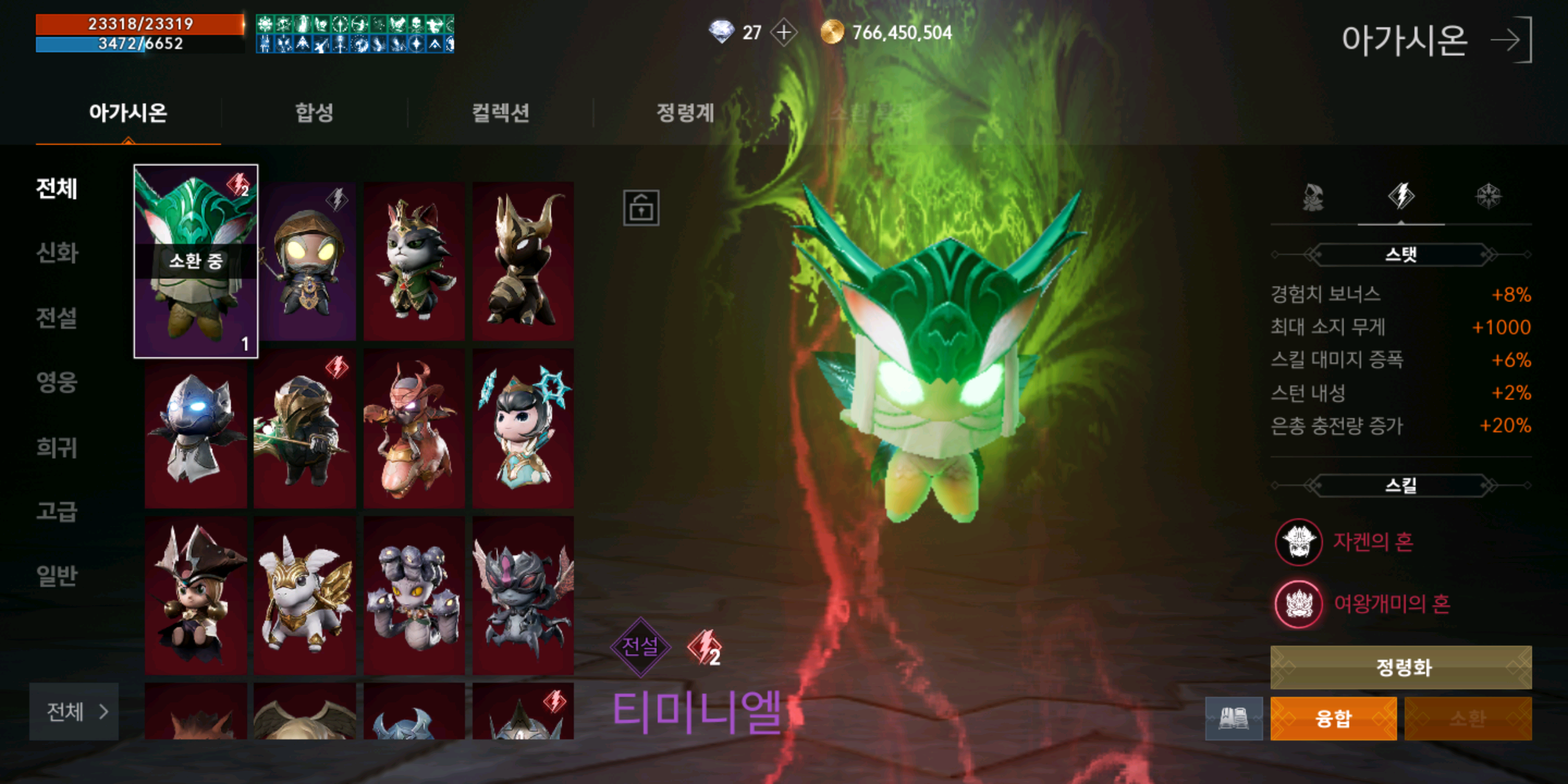
Task: Open the 전체 dropdown at bottom left
Action: (74, 711)
